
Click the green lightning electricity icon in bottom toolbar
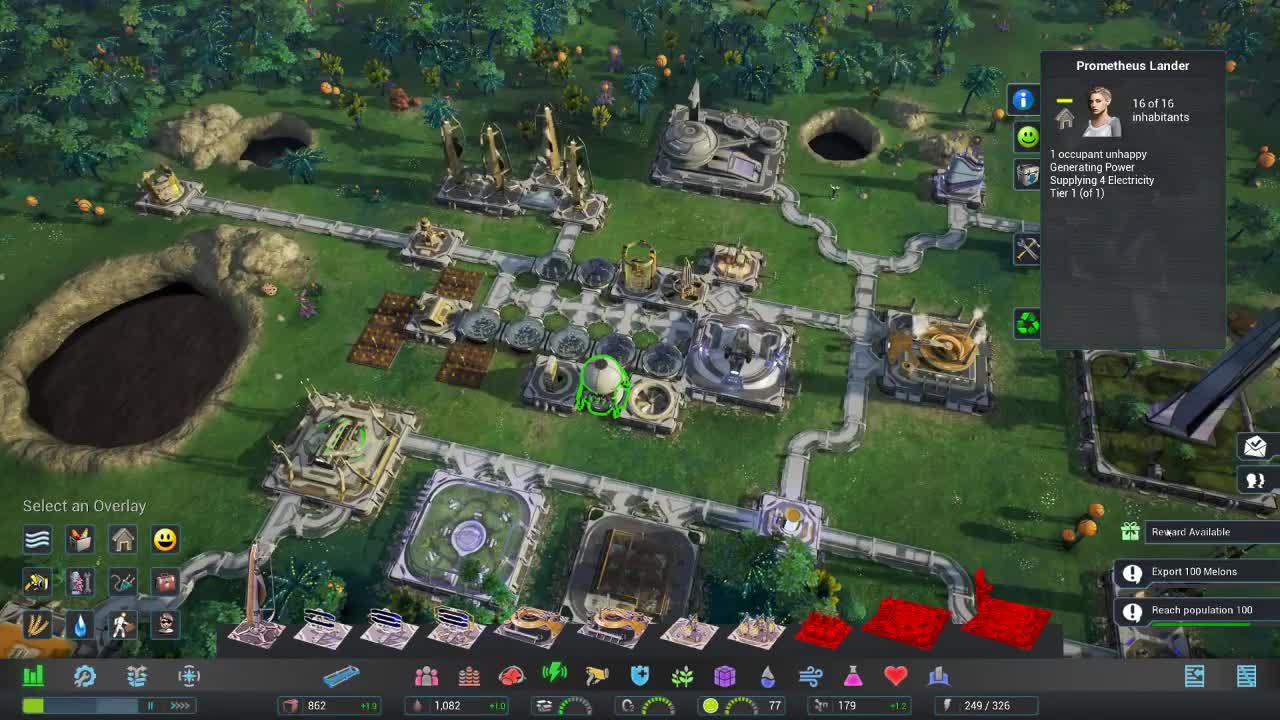coord(555,675)
